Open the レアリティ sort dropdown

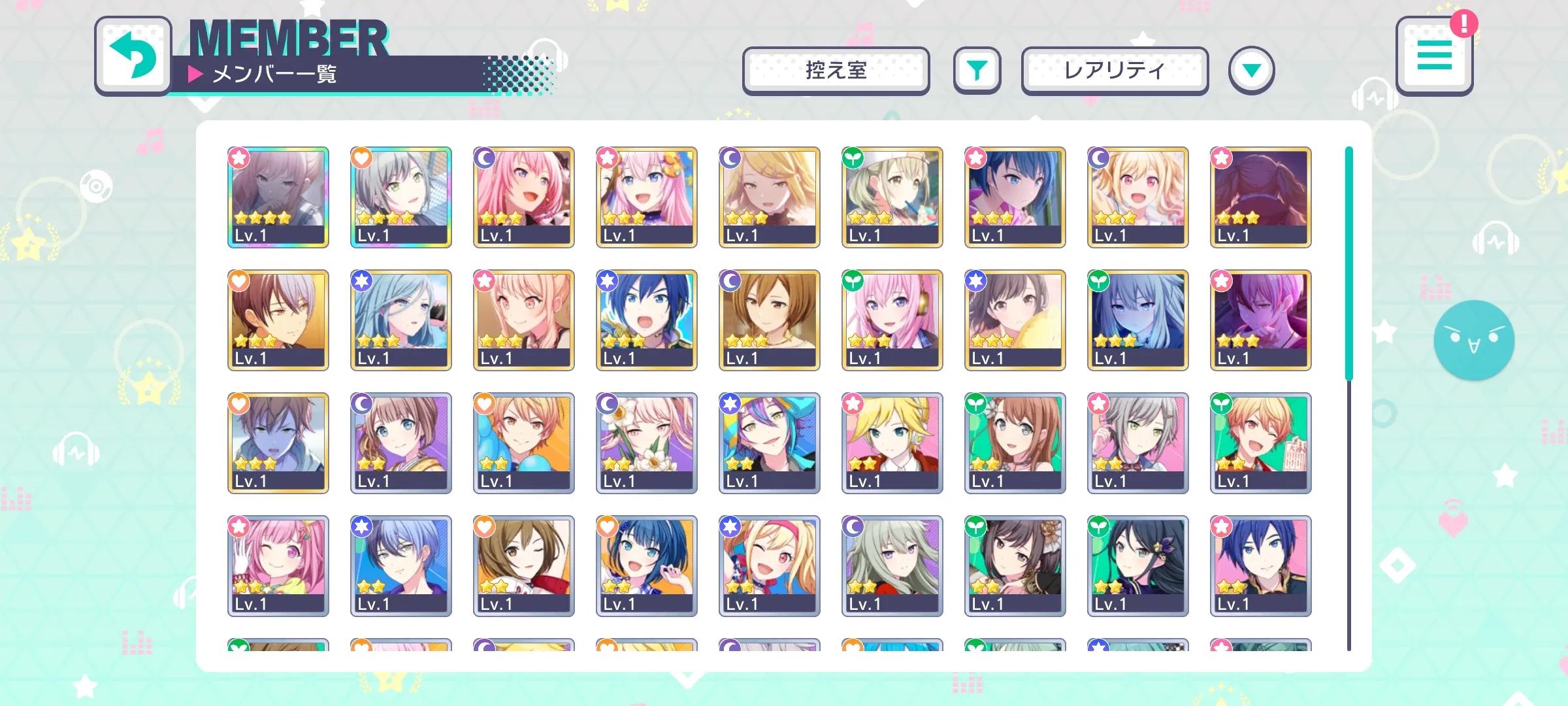click(1115, 71)
